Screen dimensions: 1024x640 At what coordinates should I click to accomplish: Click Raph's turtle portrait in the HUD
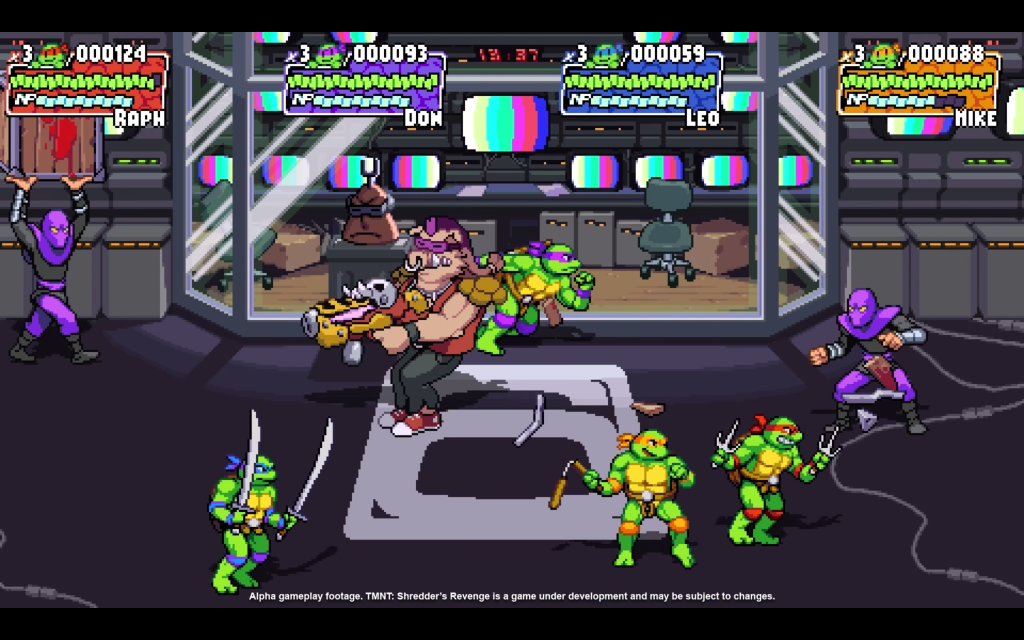[53, 55]
